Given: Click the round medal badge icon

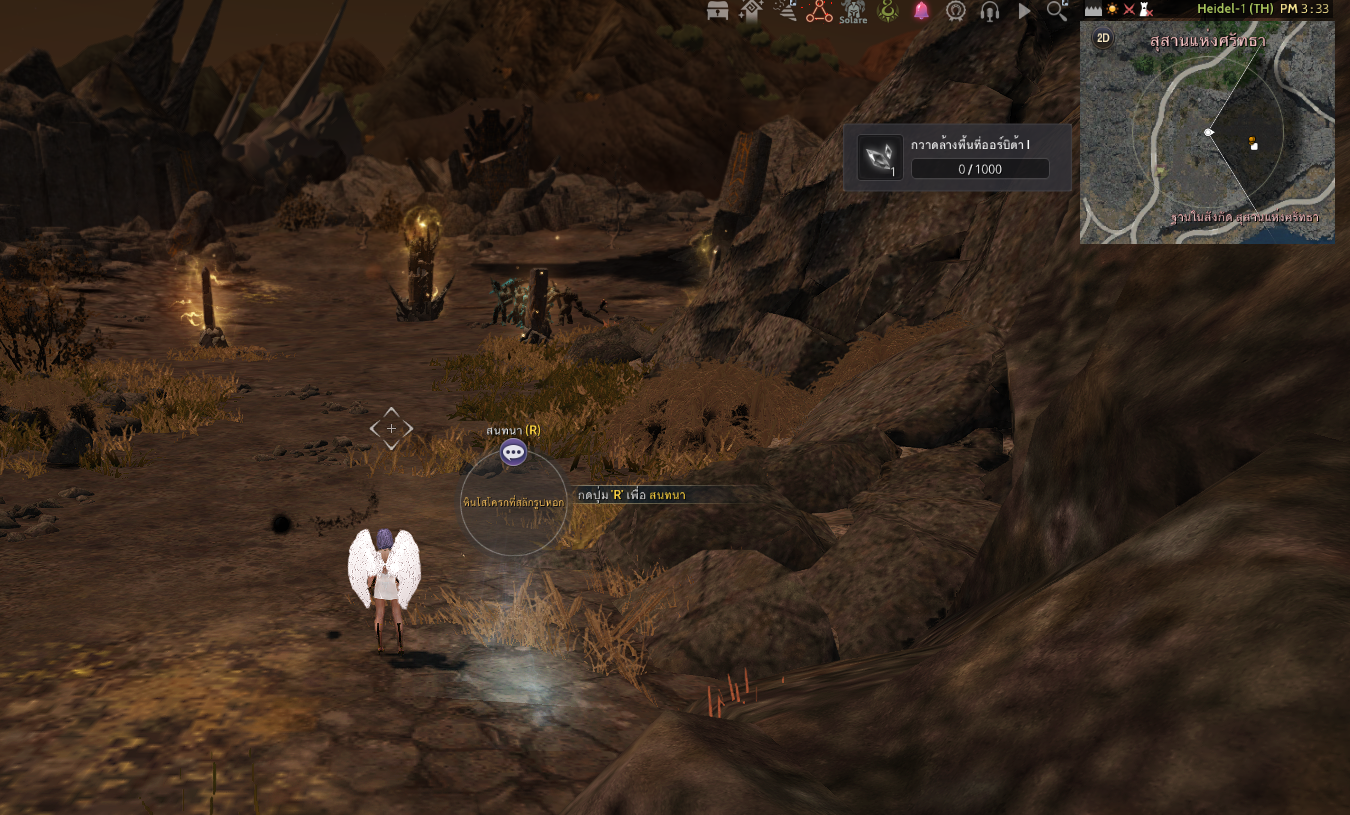Looking at the screenshot, I should [x=955, y=11].
